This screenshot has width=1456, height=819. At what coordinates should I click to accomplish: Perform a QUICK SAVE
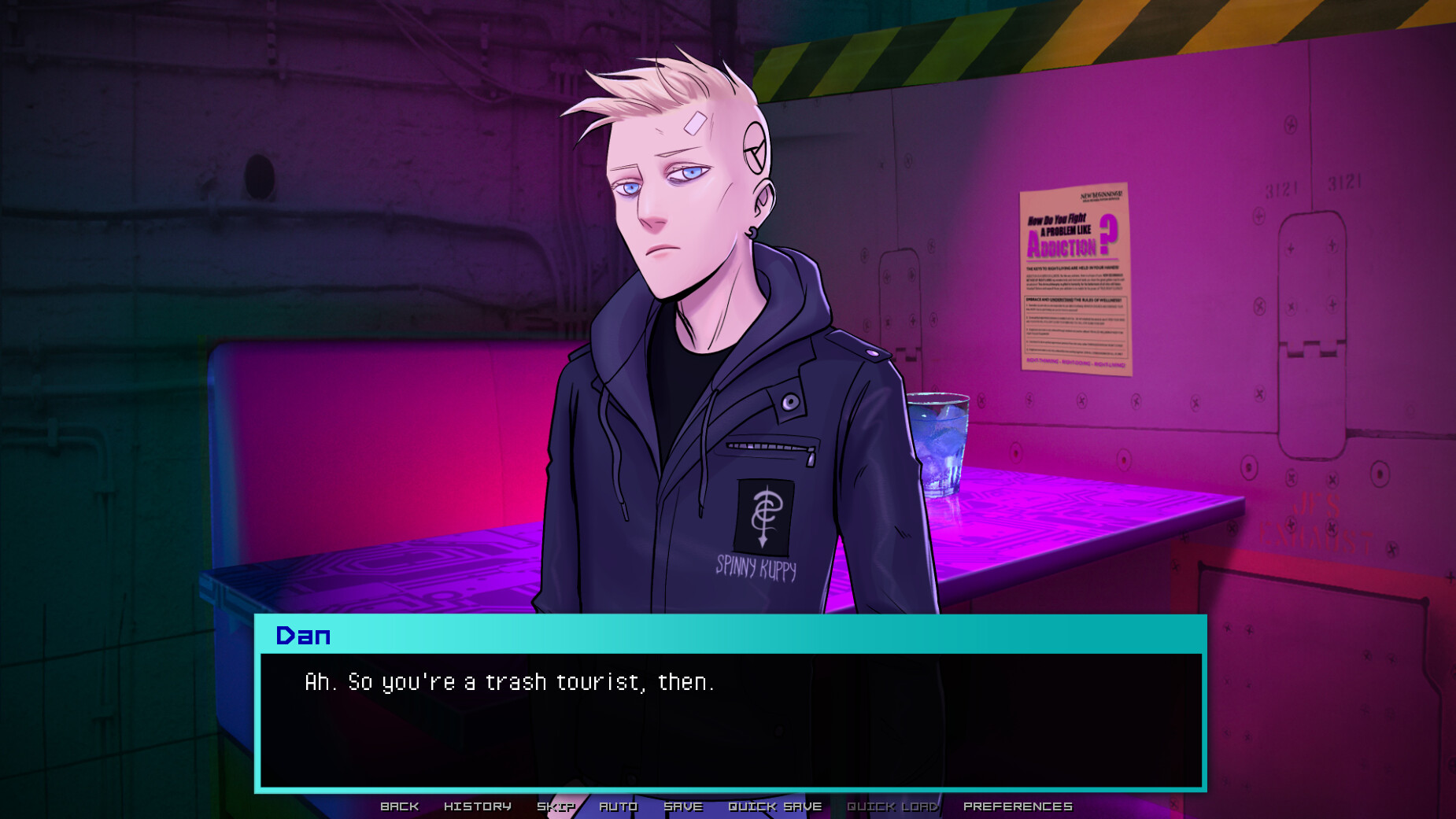(x=774, y=806)
